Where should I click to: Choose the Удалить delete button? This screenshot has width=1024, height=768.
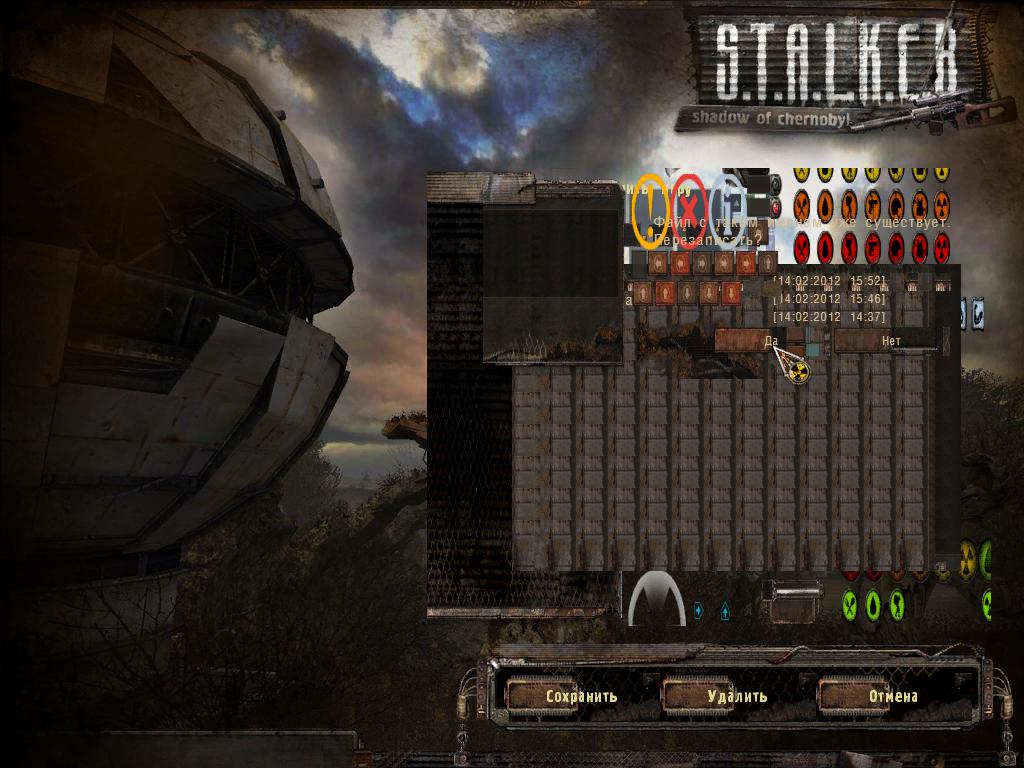click(737, 696)
